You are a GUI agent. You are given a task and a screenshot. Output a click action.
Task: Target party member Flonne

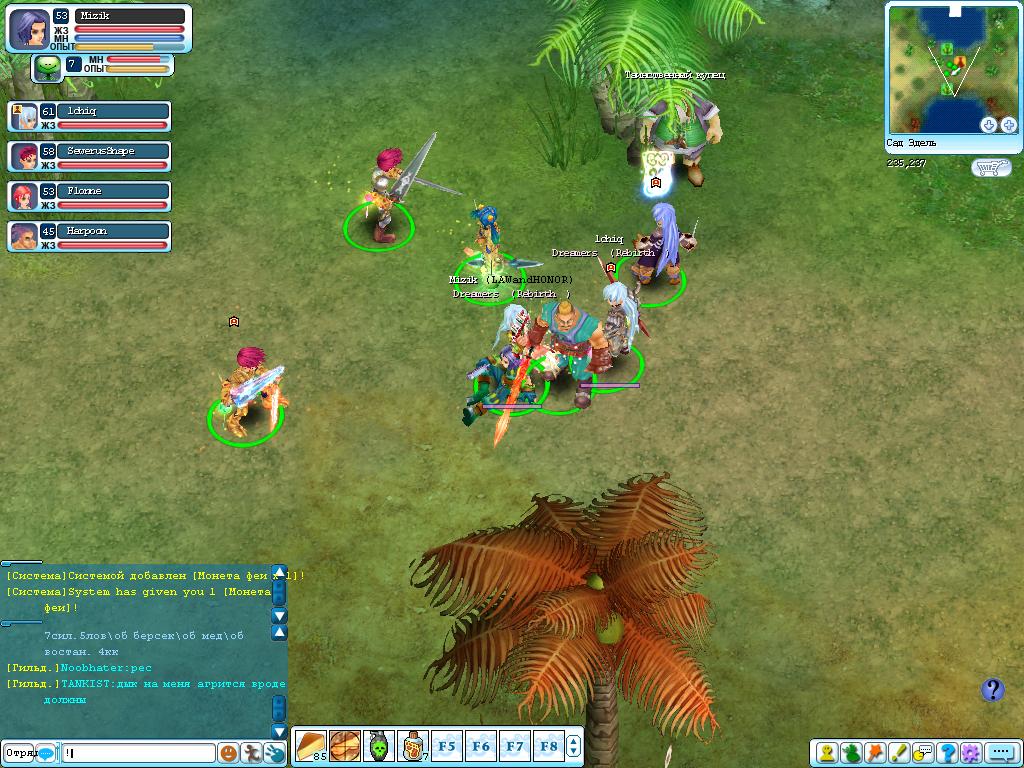click(90, 196)
